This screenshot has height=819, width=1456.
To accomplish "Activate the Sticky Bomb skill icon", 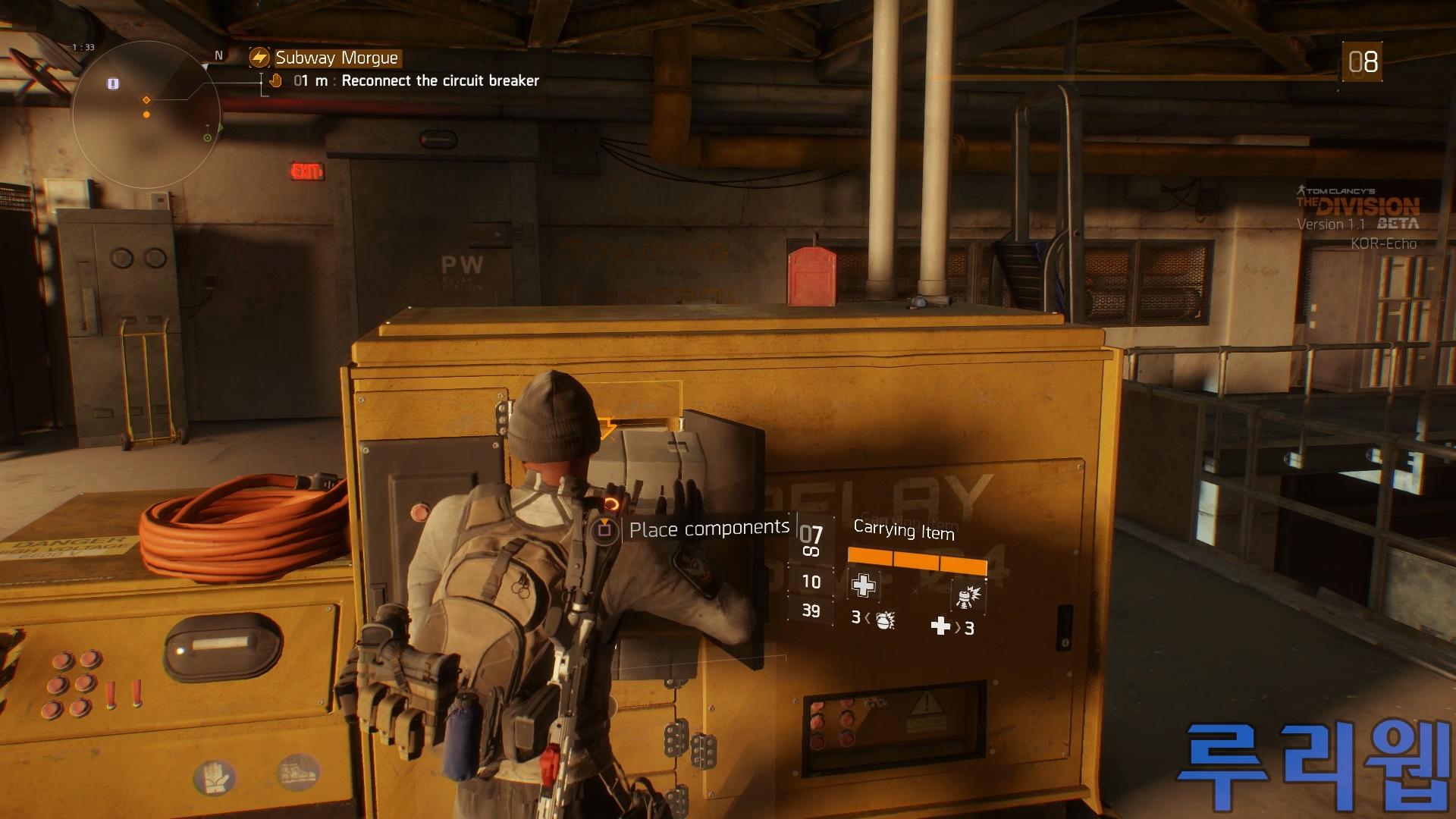I will pyautogui.click(x=968, y=597).
